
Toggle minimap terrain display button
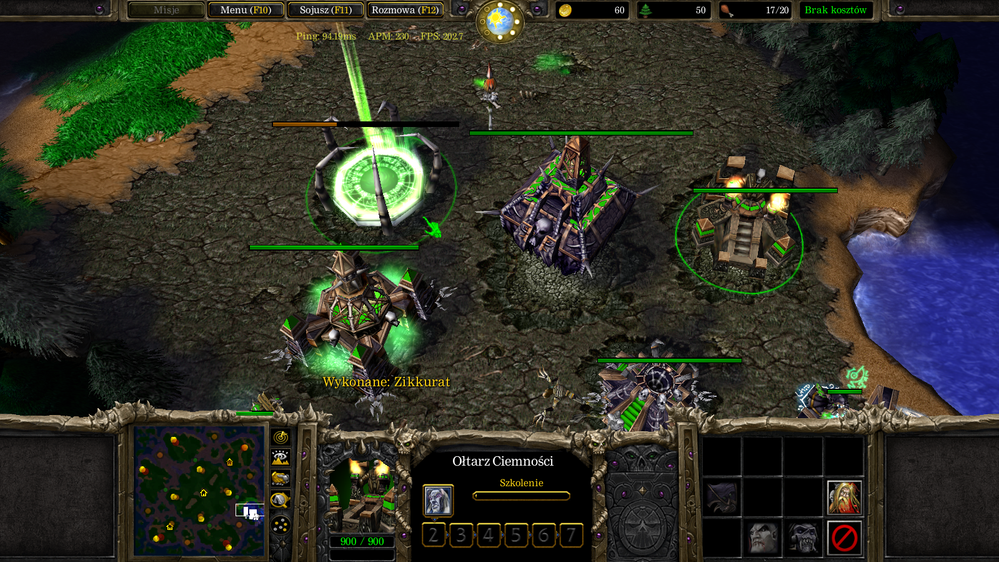pyautogui.click(x=281, y=457)
